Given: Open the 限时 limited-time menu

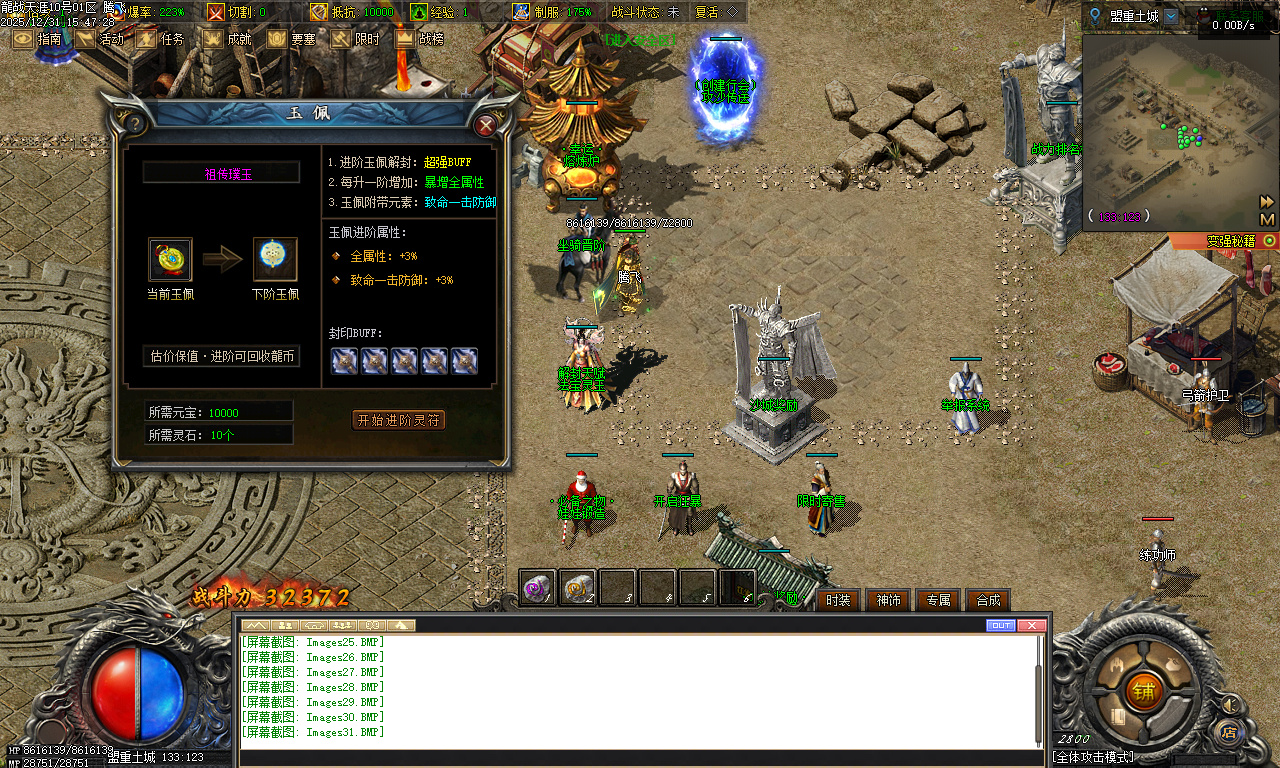Looking at the screenshot, I should (x=355, y=39).
